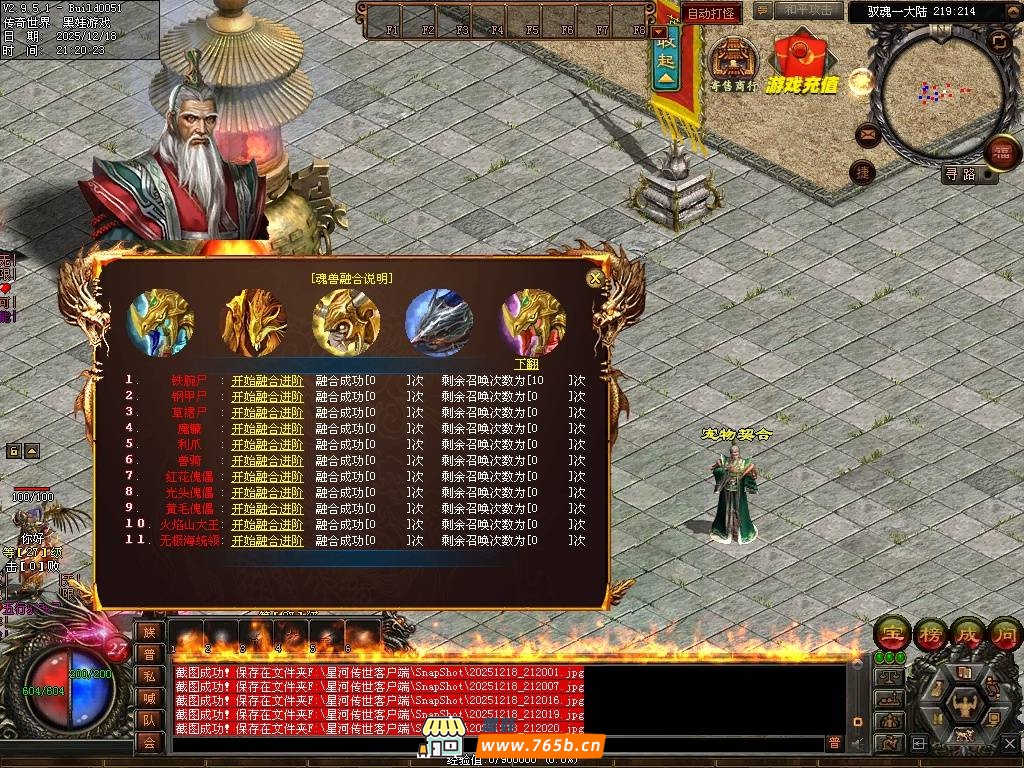The width and height of the screenshot is (1024, 768).
Task: Open the 游戏充值 red envelope recharge
Action: pyautogui.click(x=802, y=65)
